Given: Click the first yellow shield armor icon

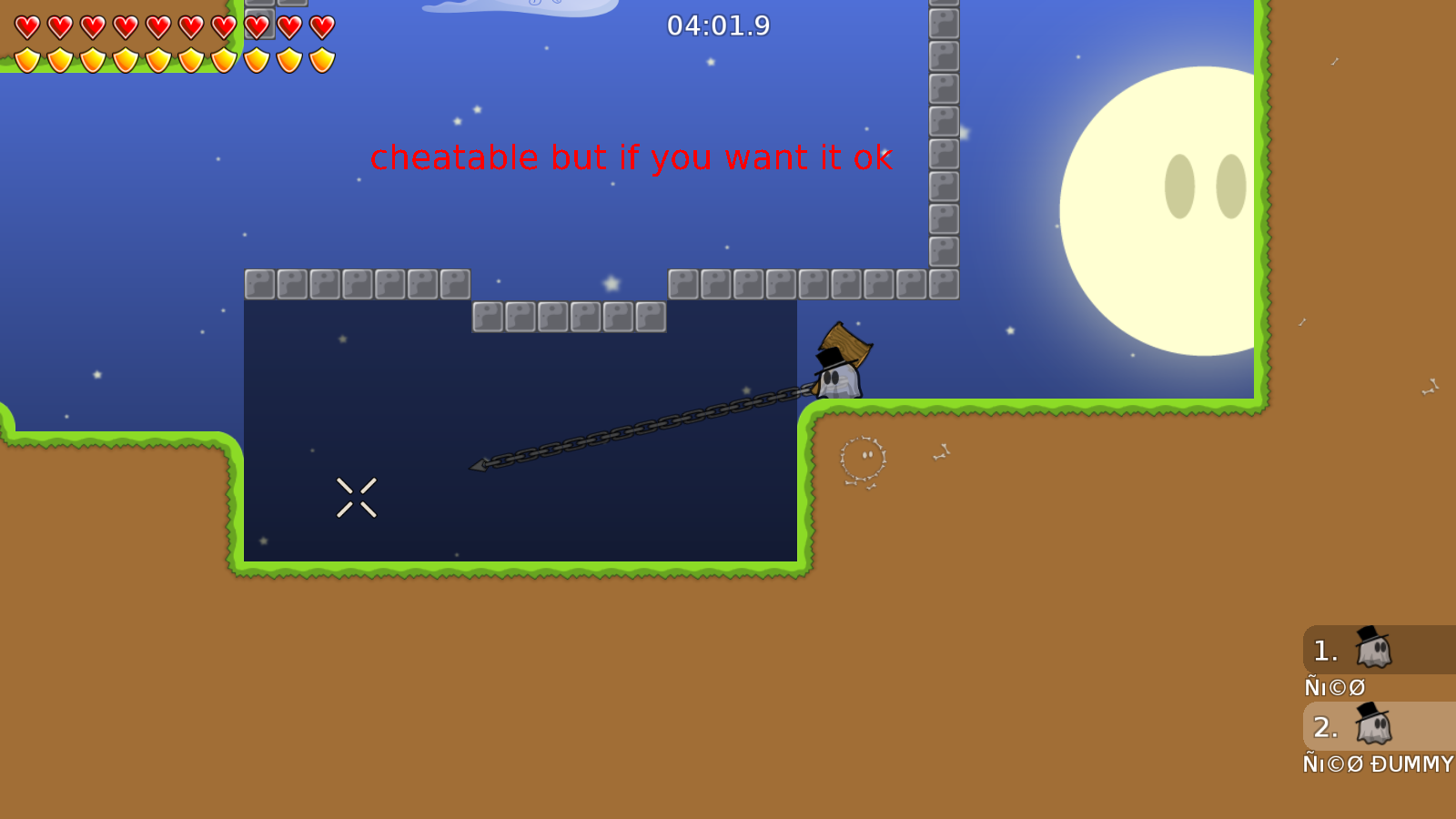Looking at the screenshot, I should 26,60.
